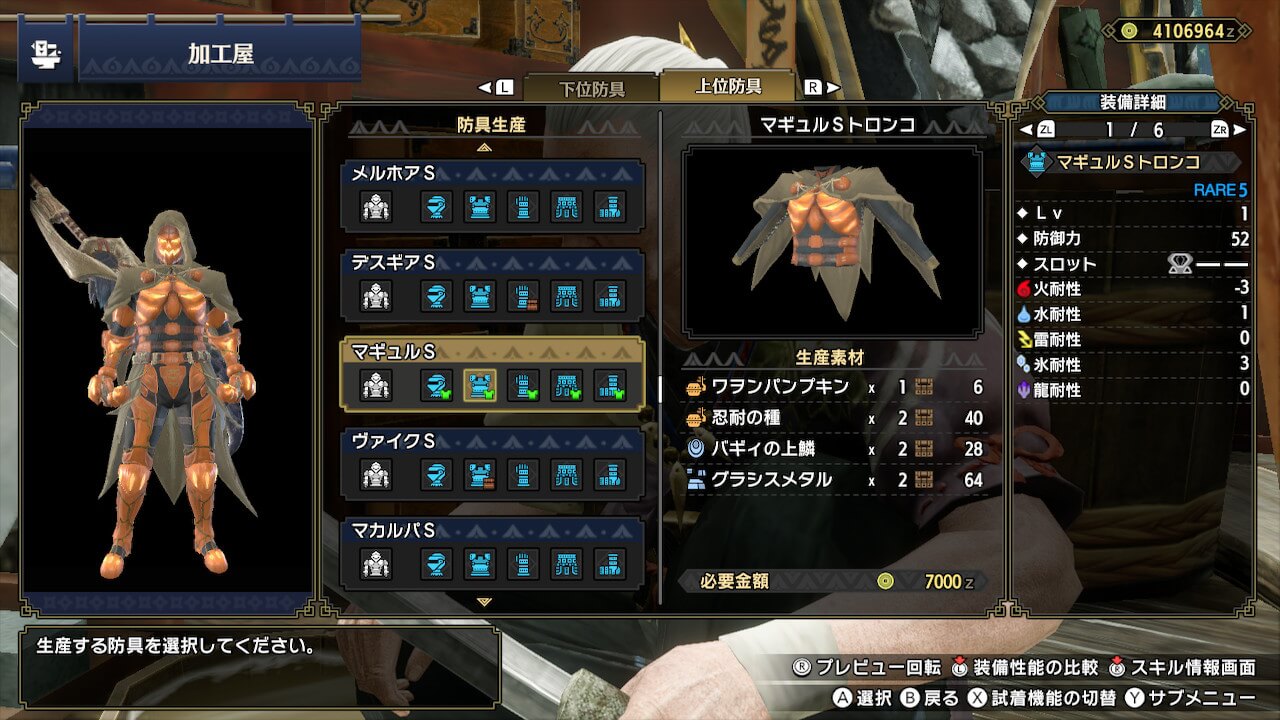Select the 上位防具 tab
Viewport: 1280px width, 720px height.
pos(728,87)
